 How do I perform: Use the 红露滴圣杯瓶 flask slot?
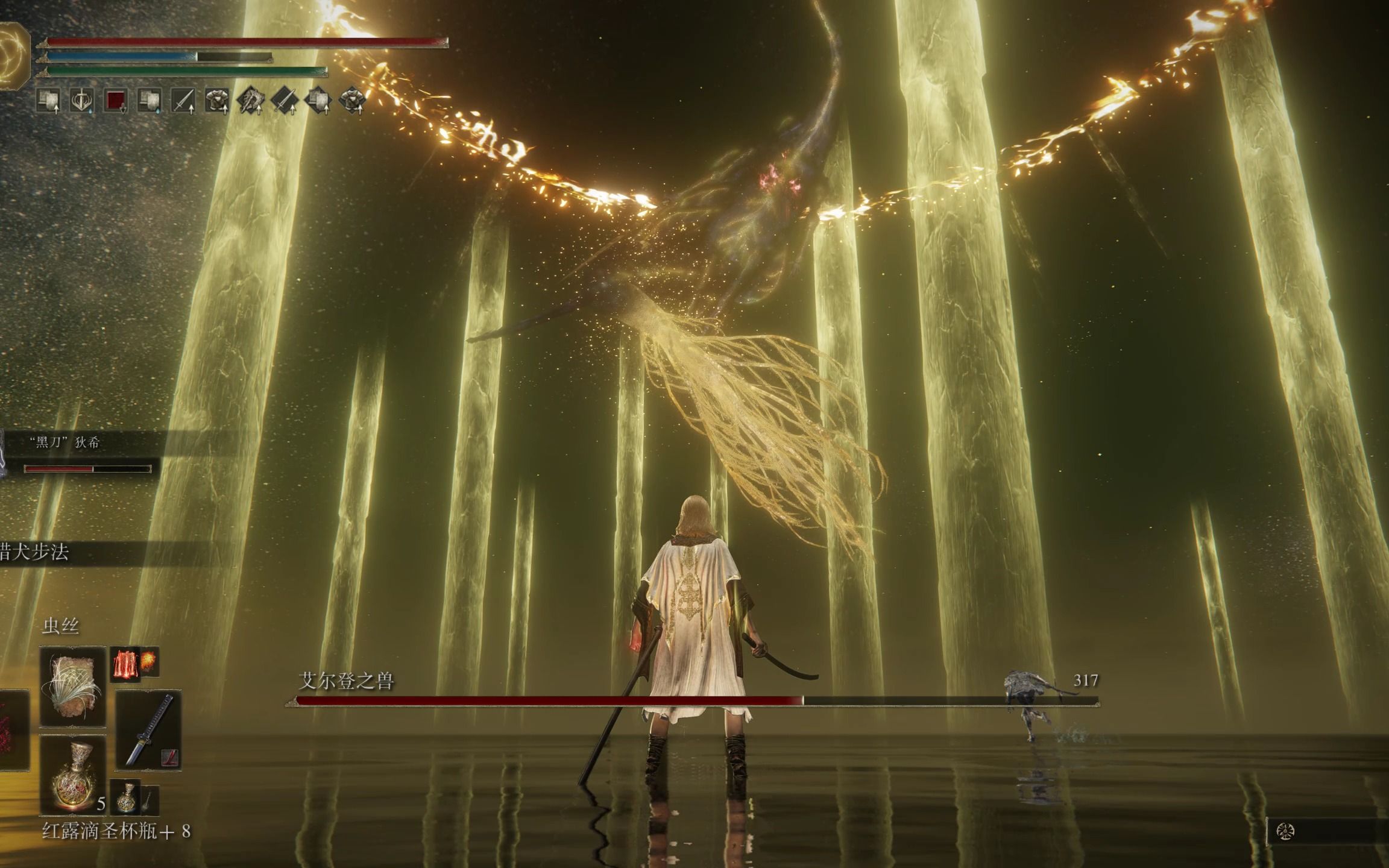tap(72, 776)
